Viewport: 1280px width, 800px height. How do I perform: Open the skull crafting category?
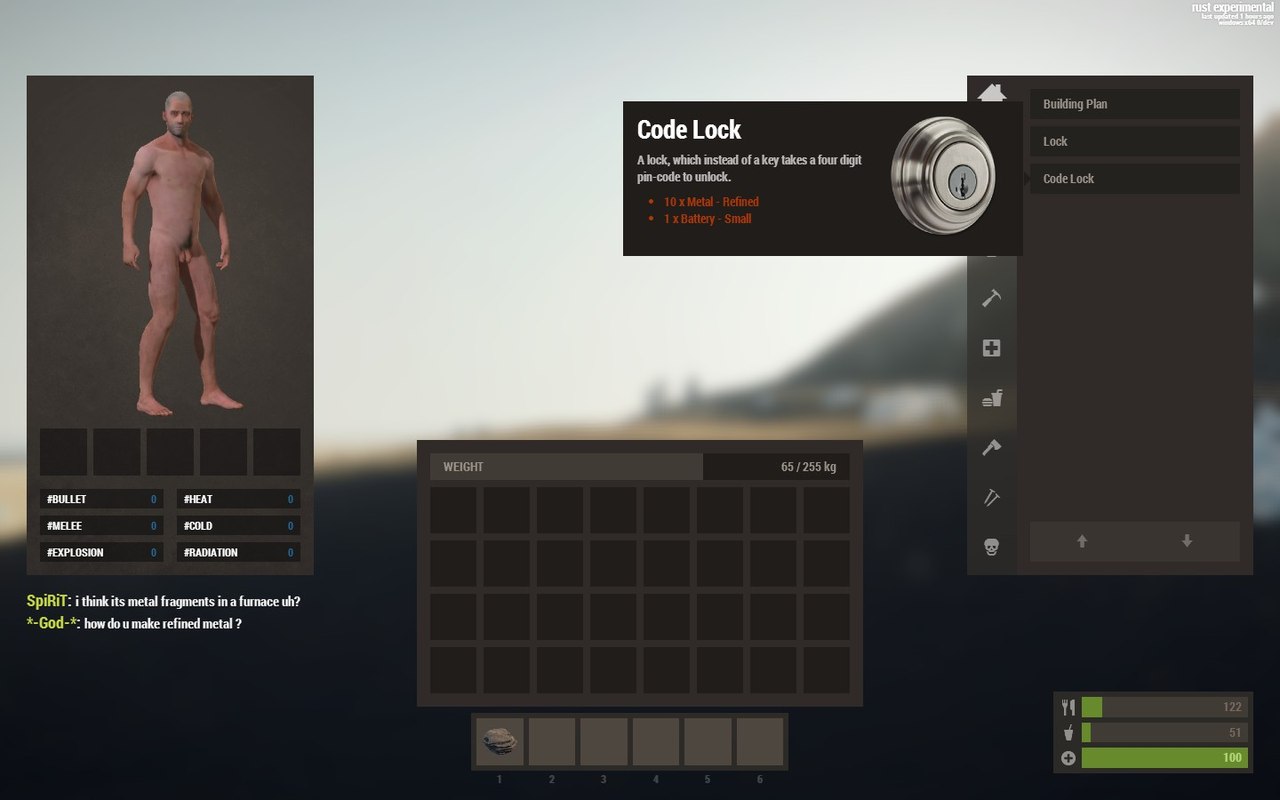coord(991,548)
